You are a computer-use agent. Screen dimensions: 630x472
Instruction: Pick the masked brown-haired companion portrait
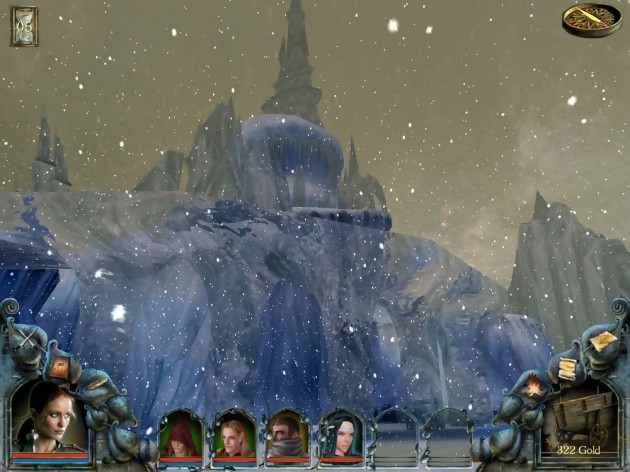[x=285, y=437]
